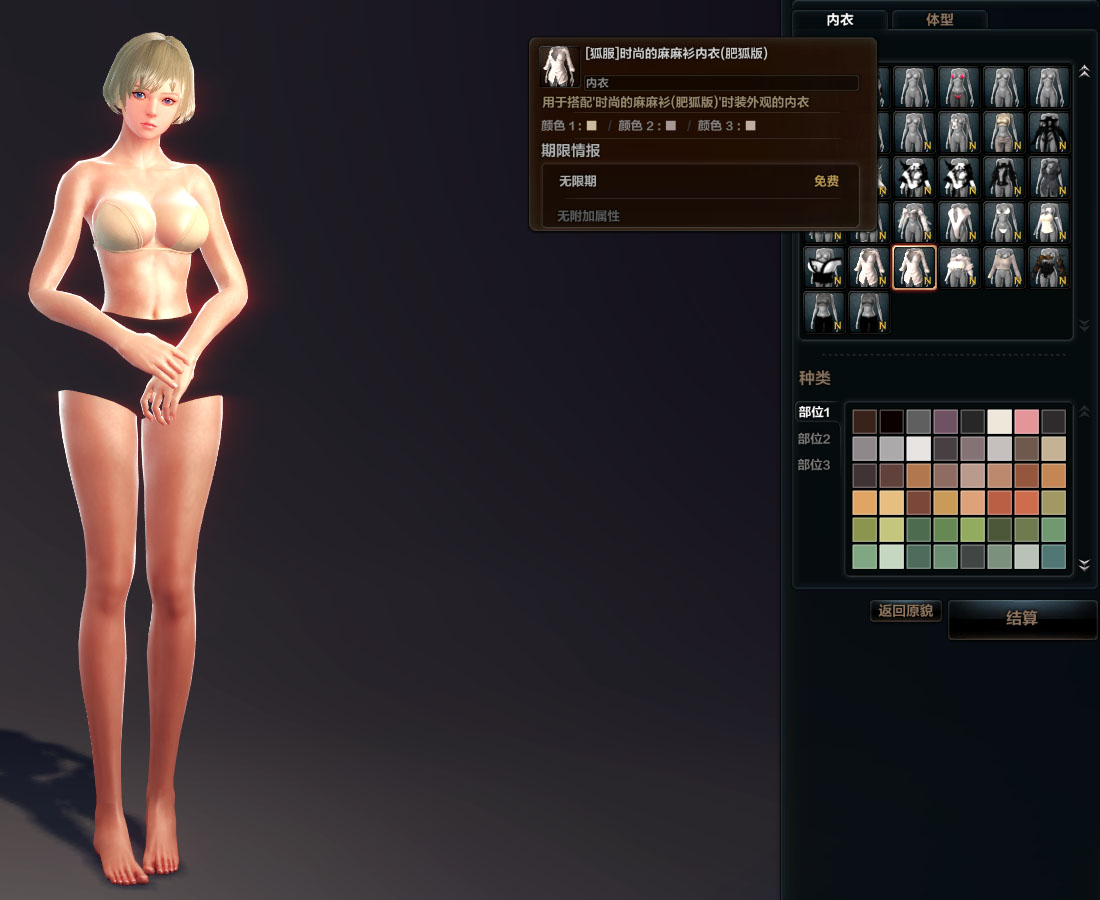Click the underwear list up double-arrow
The height and width of the screenshot is (900, 1100).
1084,72
